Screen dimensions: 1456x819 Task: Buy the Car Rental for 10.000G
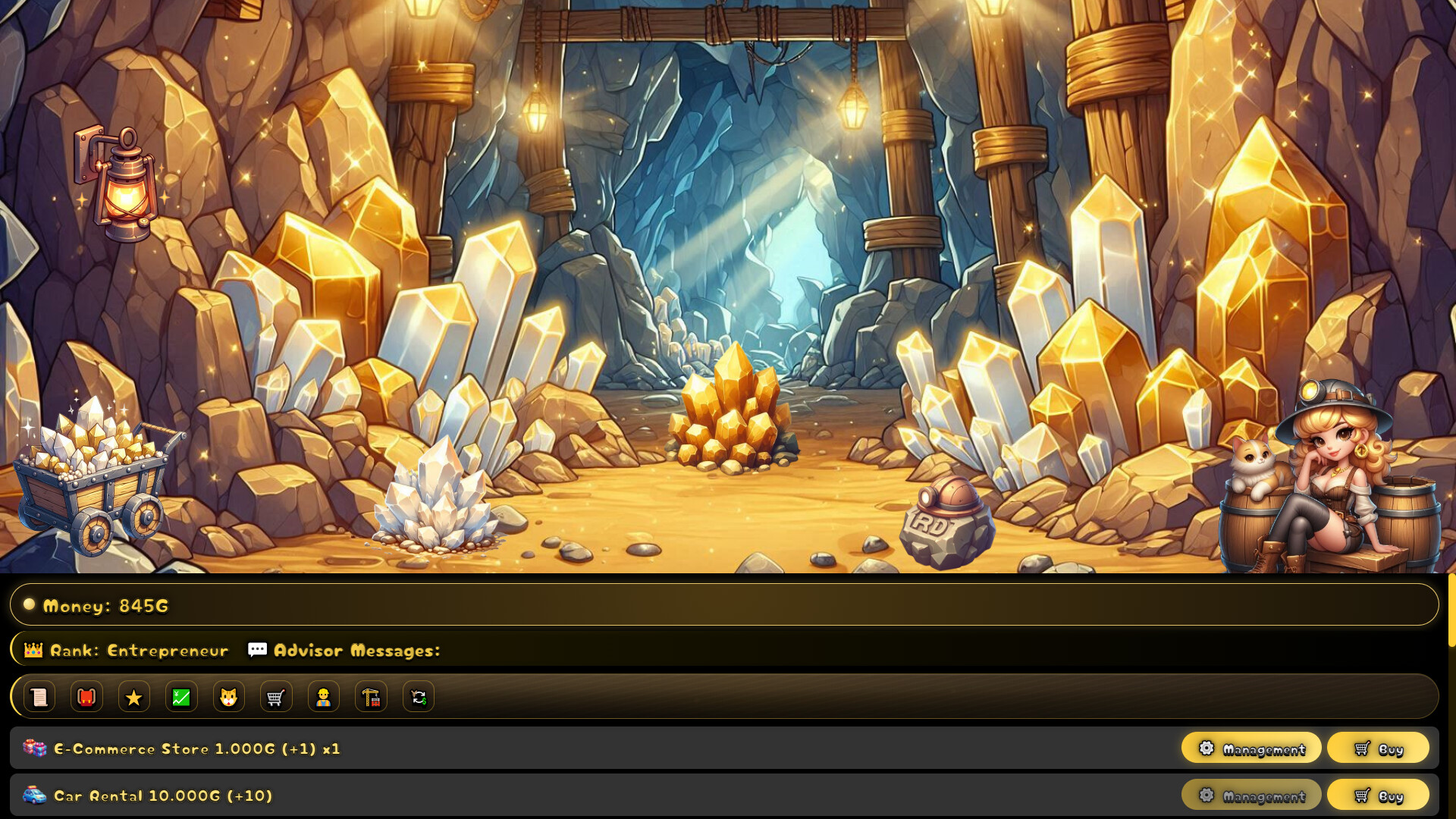click(x=1379, y=795)
